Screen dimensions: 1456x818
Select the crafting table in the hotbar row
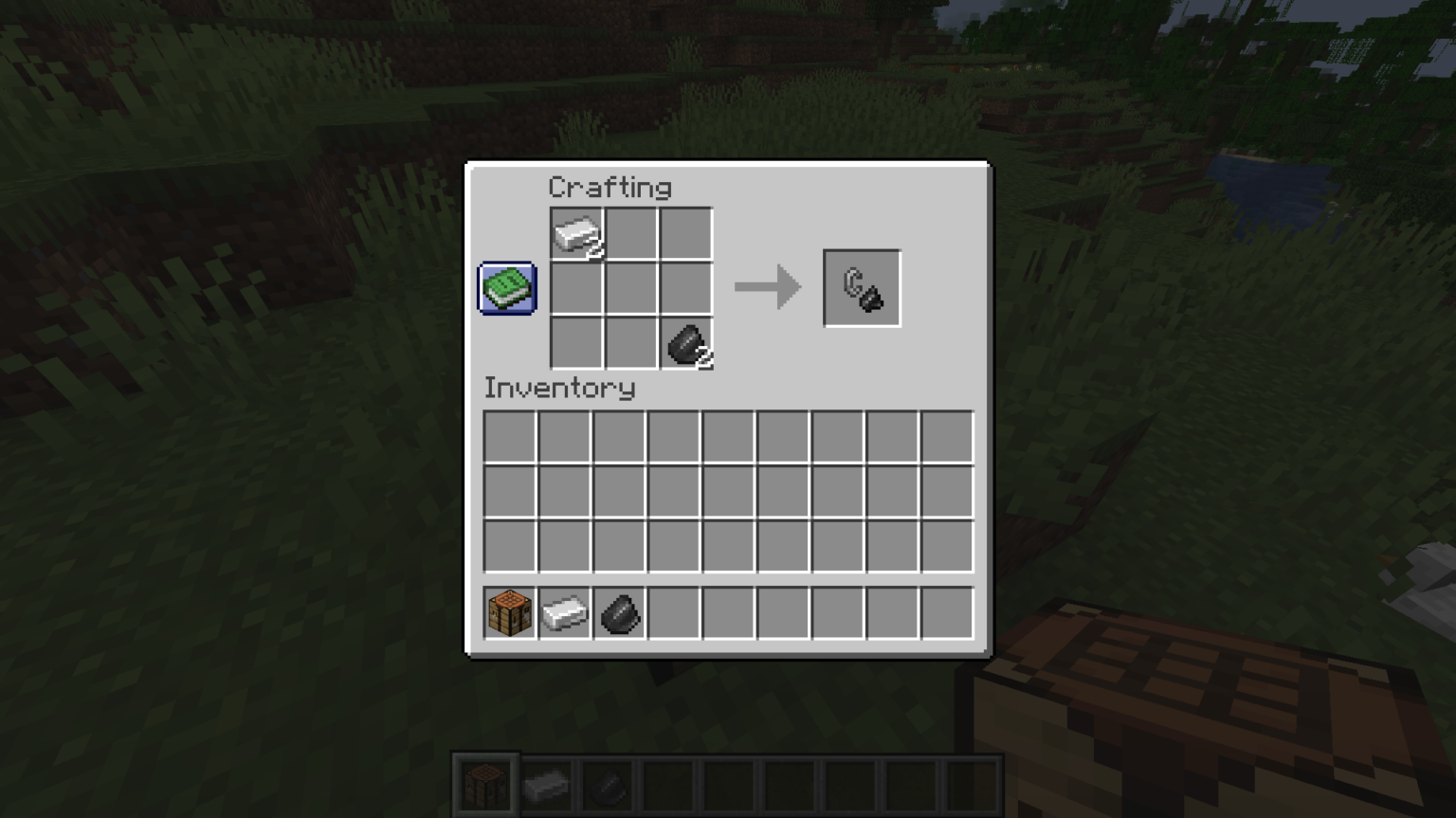click(x=509, y=612)
